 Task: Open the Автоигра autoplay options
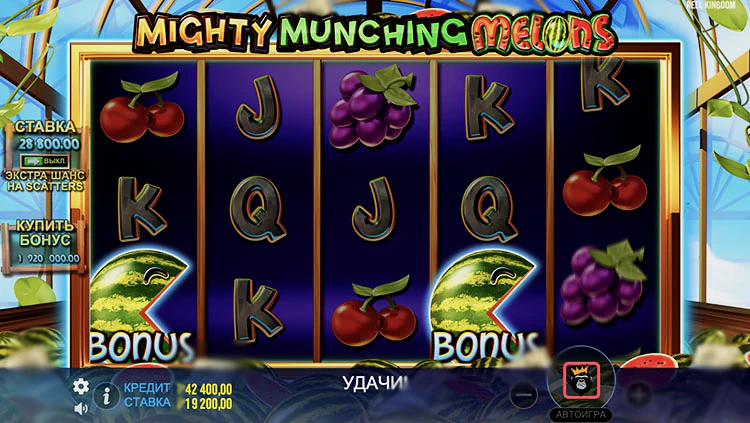(x=580, y=413)
